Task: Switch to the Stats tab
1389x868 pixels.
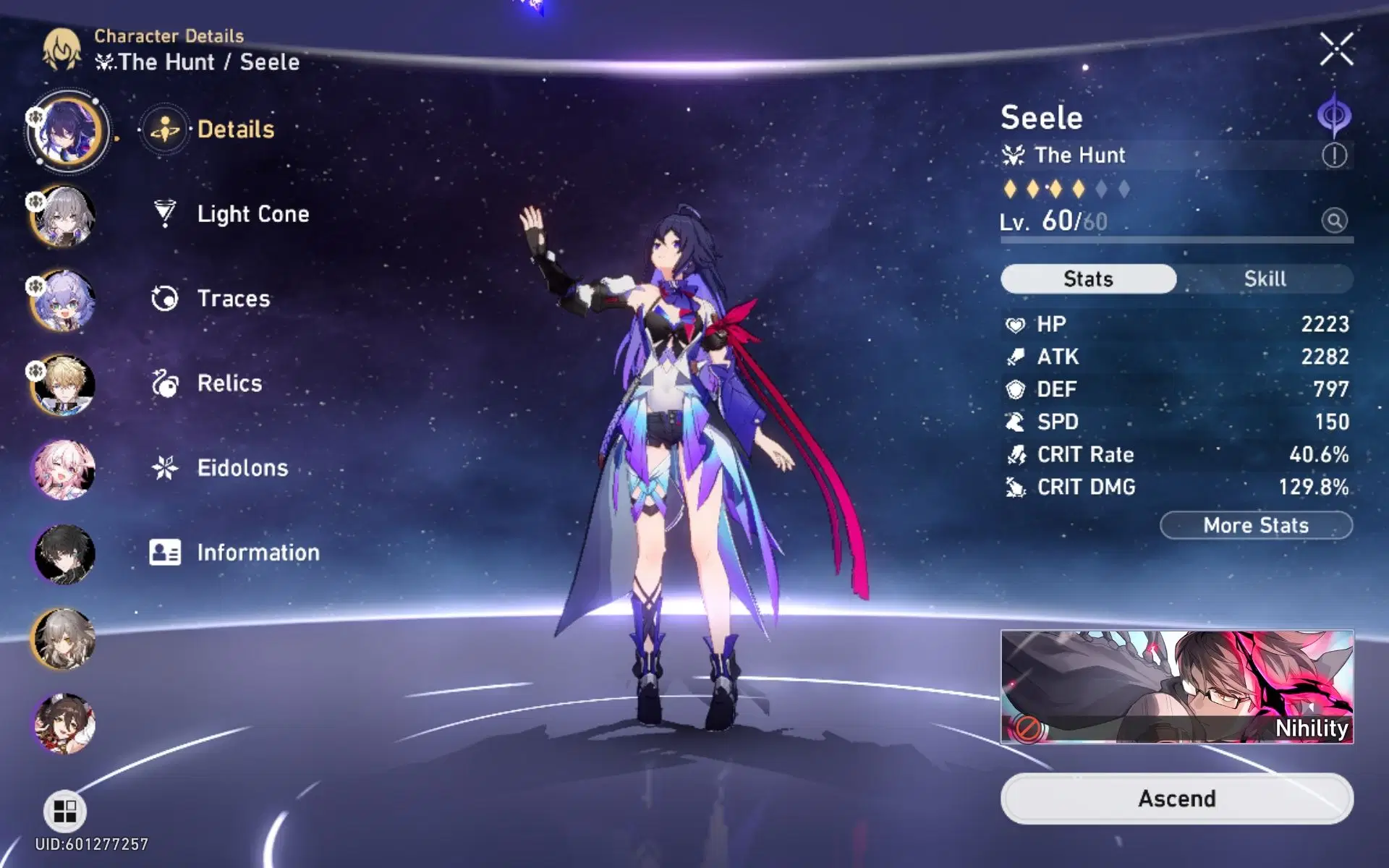Action: [x=1087, y=278]
